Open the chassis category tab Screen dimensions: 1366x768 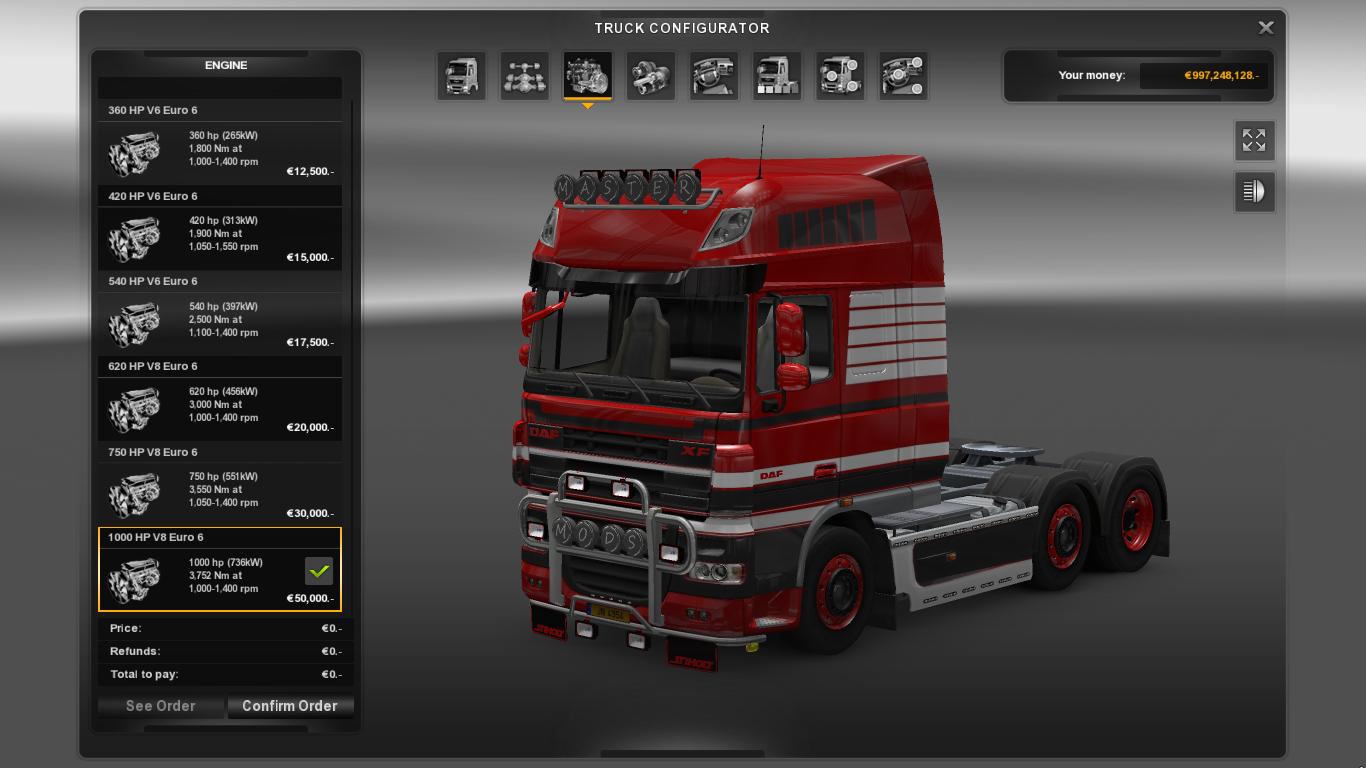tap(524, 76)
